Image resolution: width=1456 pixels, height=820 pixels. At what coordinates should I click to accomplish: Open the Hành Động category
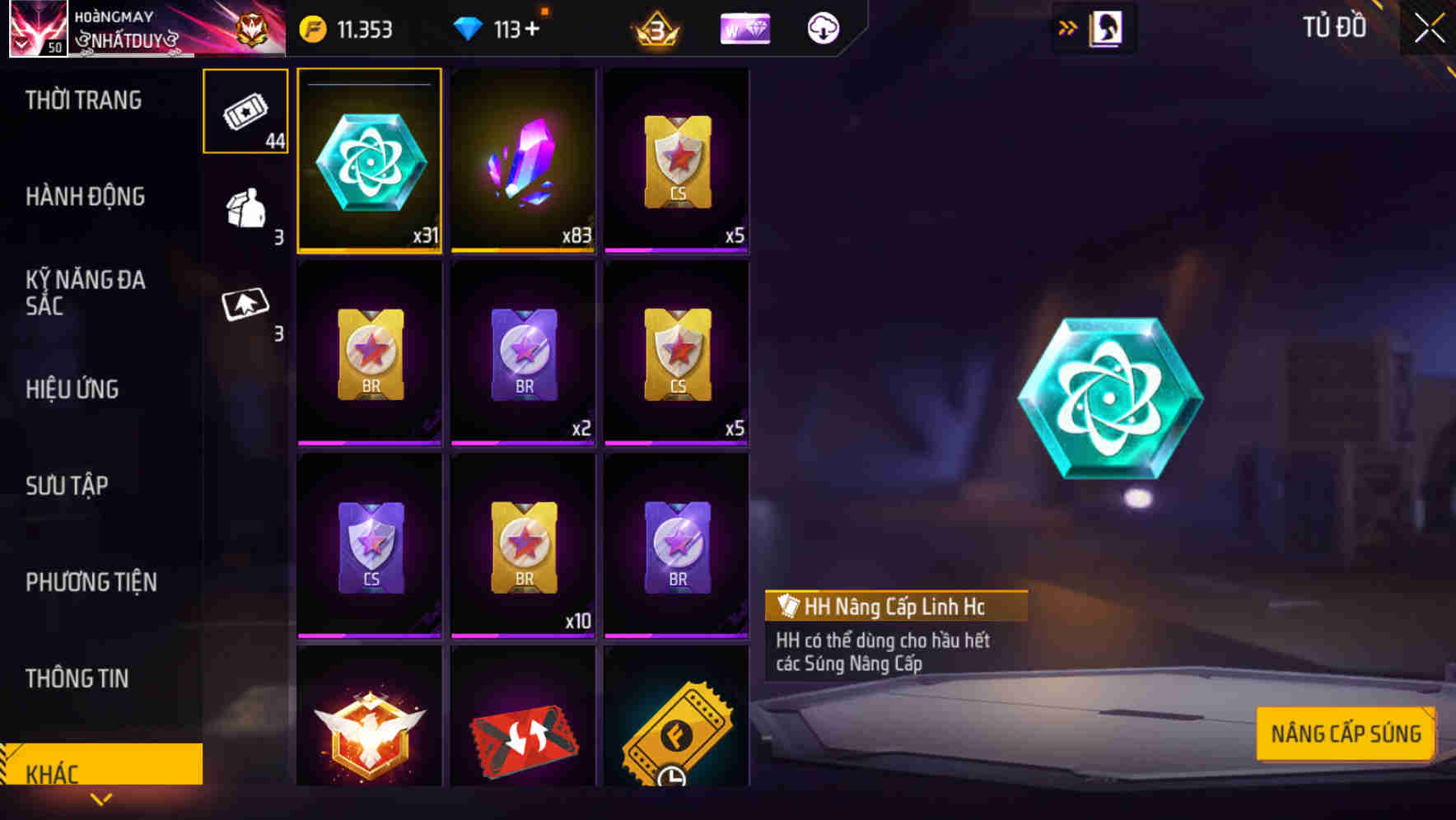(x=85, y=197)
